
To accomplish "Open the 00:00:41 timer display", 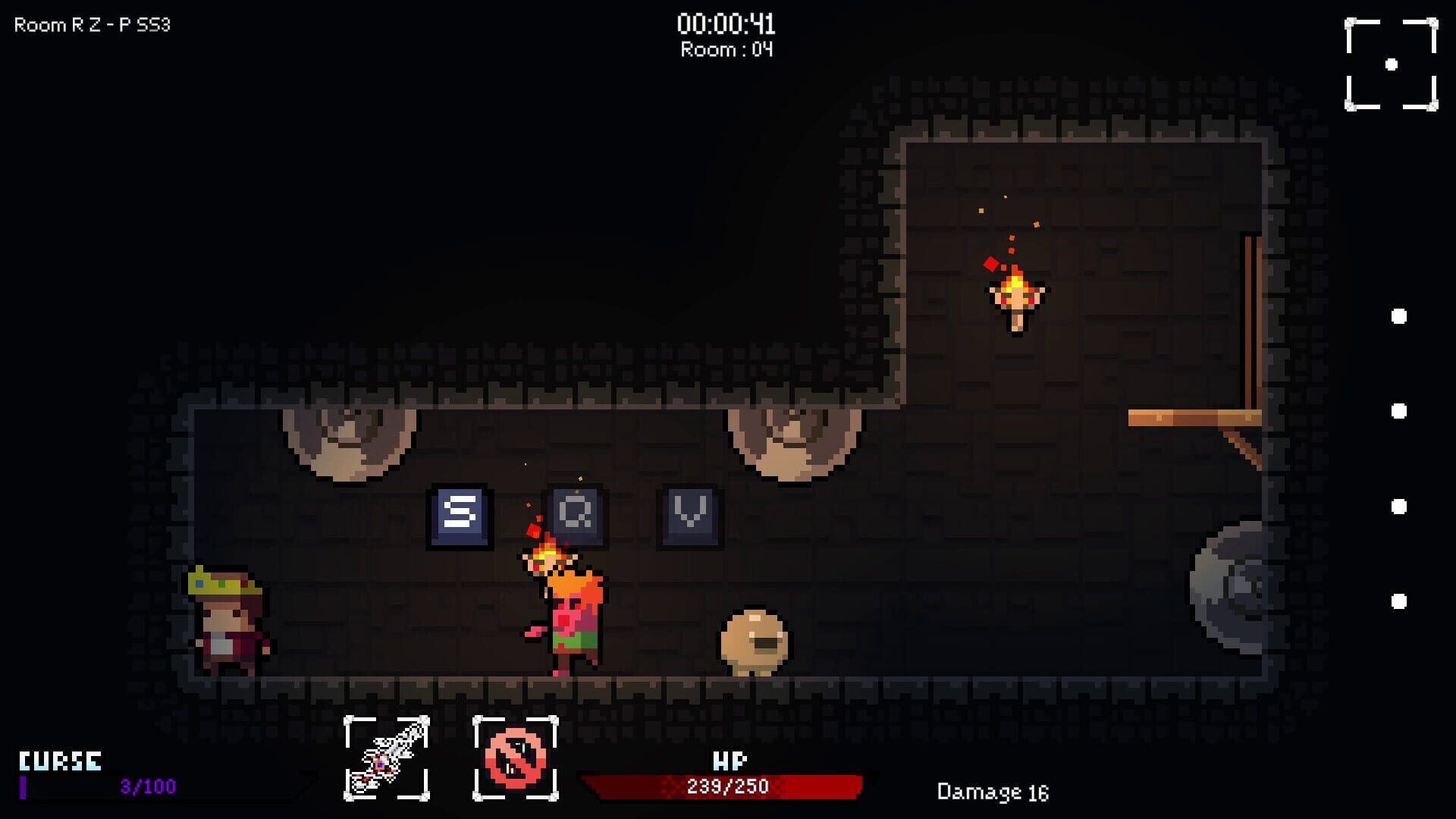I will (x=726, y=23).
